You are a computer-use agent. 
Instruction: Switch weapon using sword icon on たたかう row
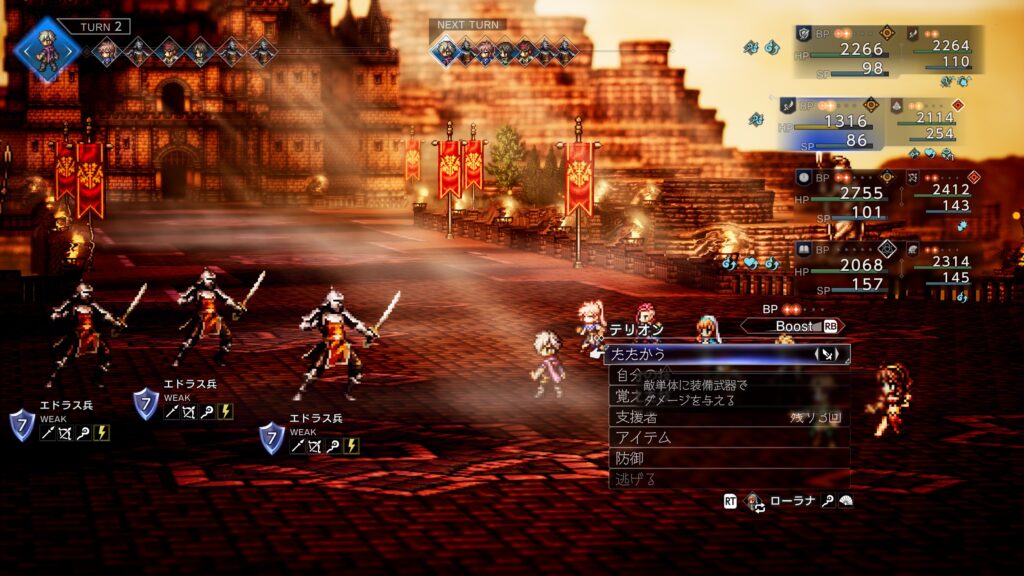(x=827, y=354)
